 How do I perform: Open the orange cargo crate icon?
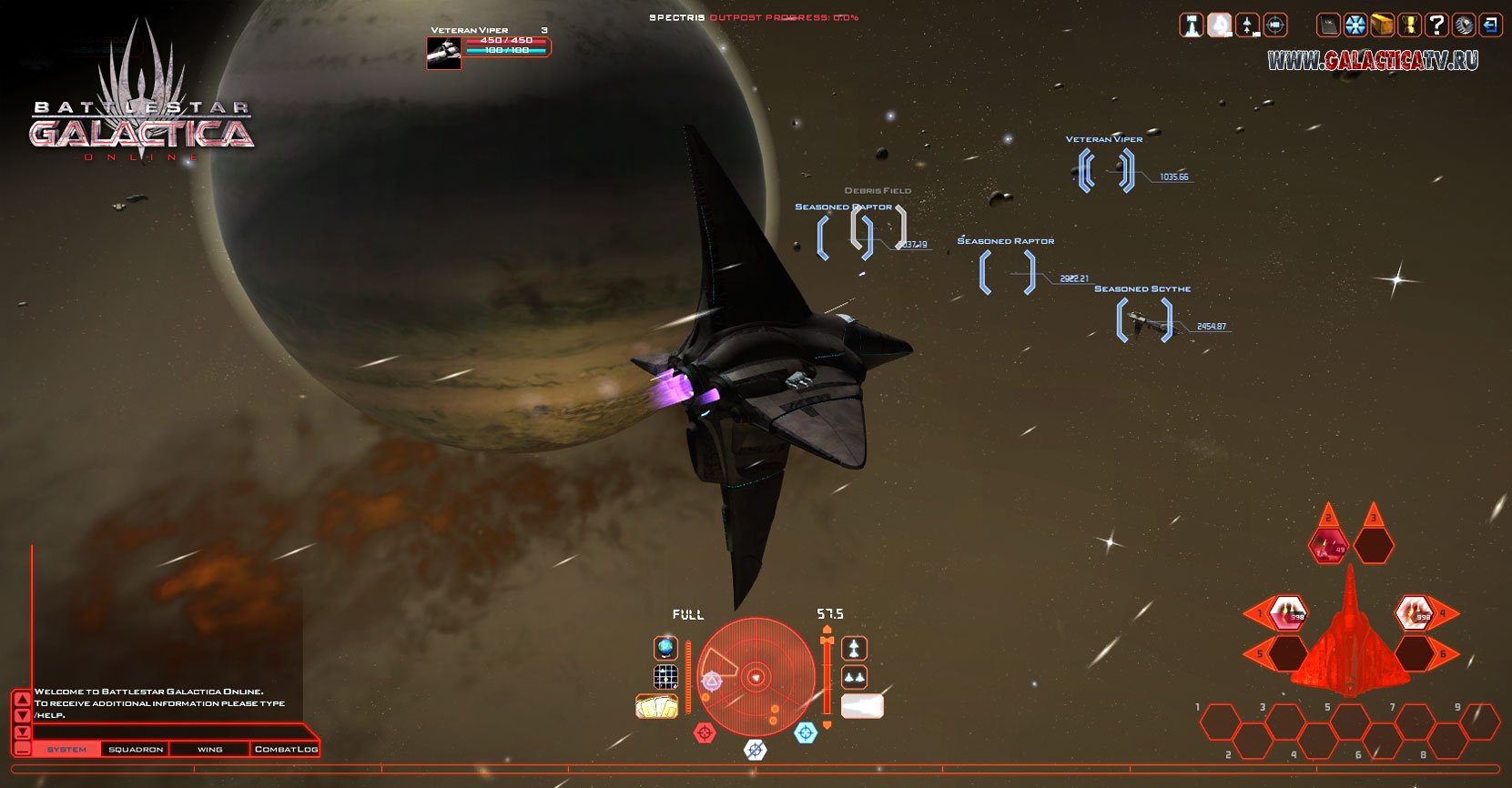click(1383, 25)
